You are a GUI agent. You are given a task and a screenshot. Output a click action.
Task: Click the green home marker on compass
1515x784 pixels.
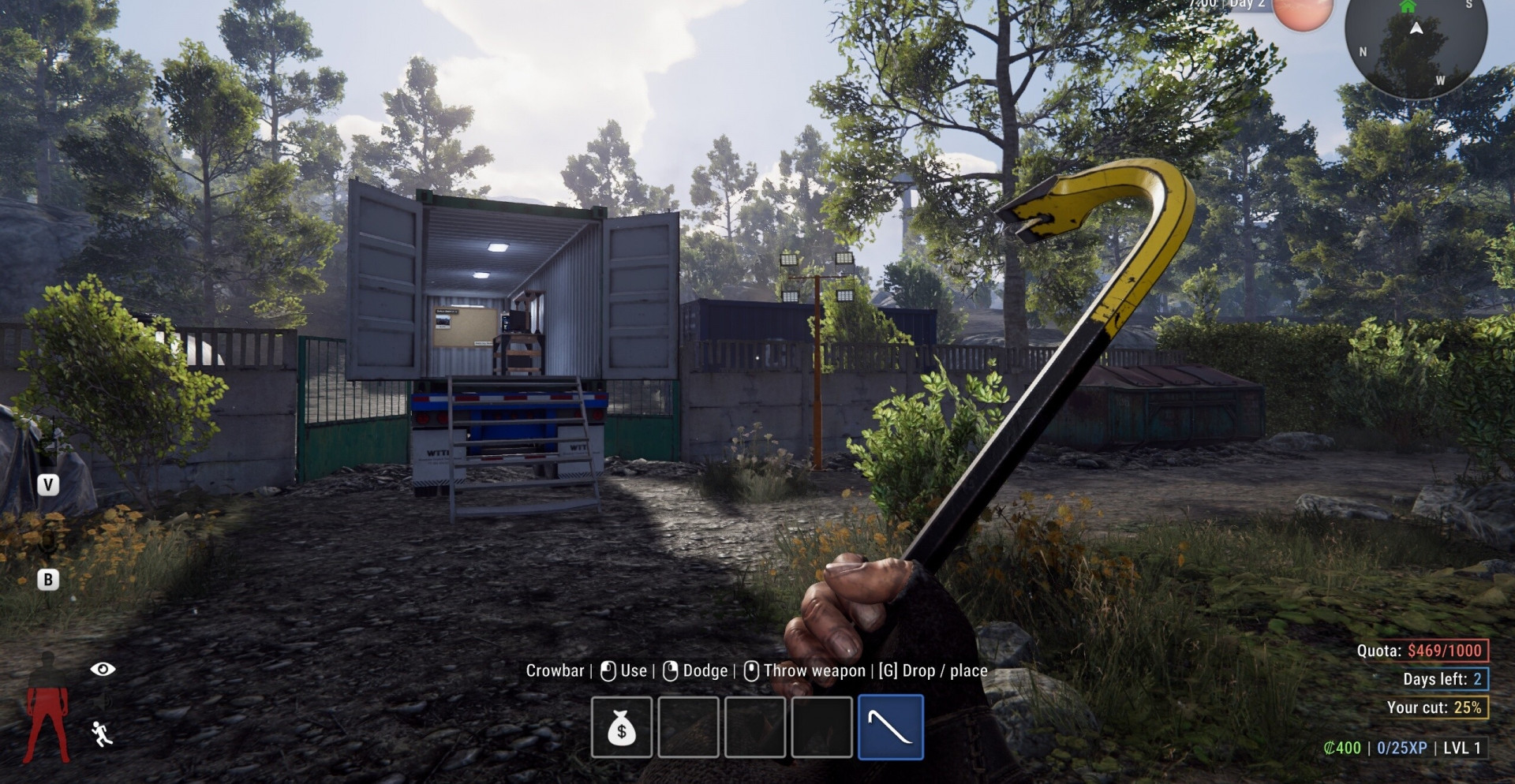pyautogui.click(x=1408, y=6)
